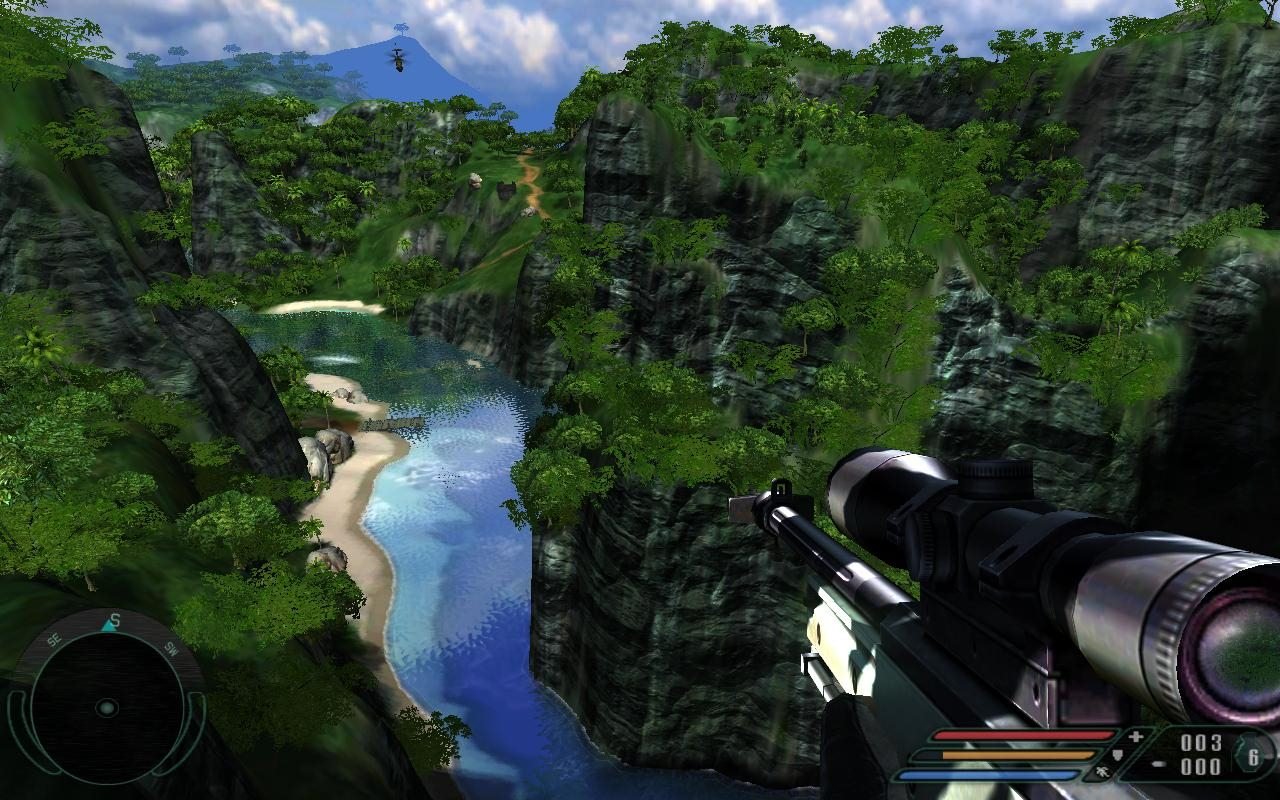Toggle the cyan heading arrow on the compass
The height and width of the screenshot is (800, 1280).
click(x=108, y=626)
